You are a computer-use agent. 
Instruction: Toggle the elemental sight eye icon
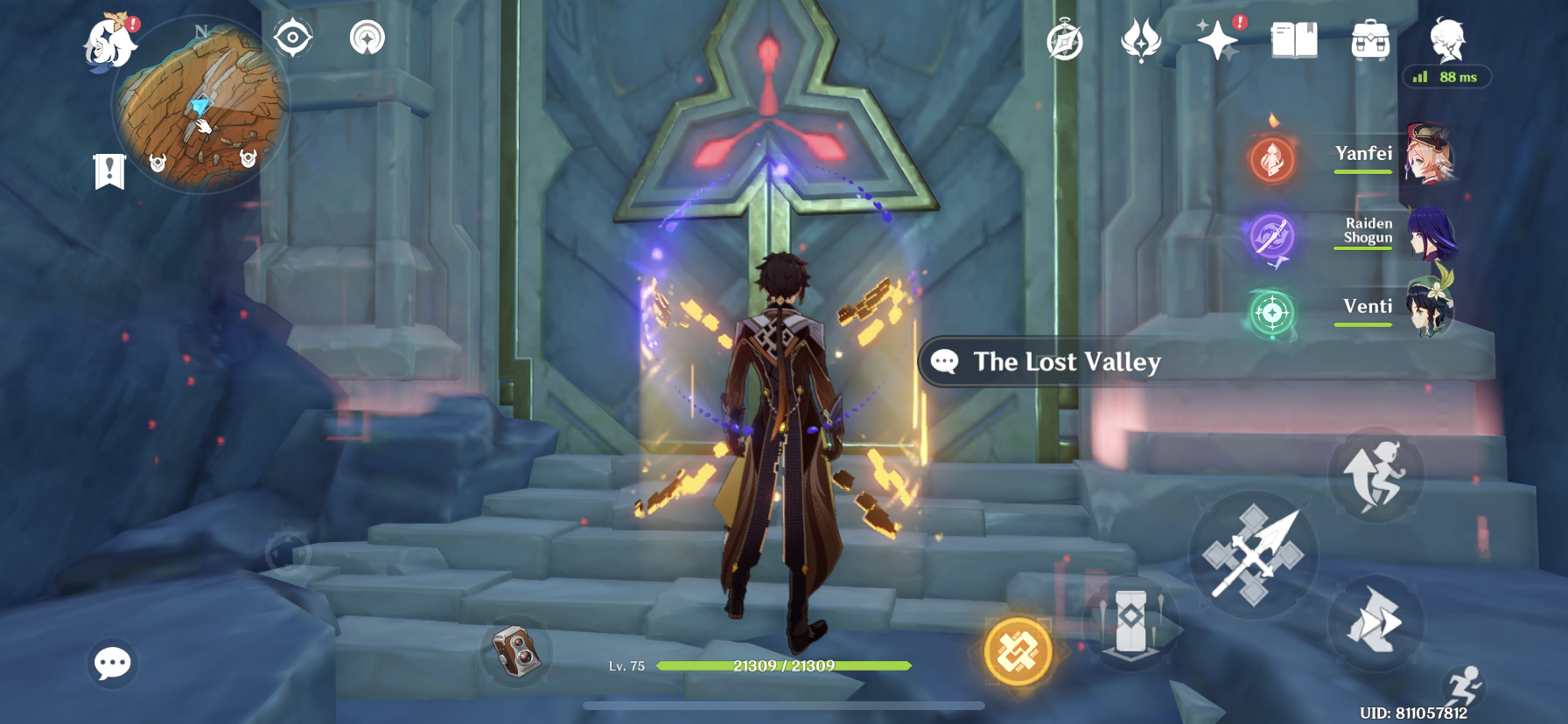coord(292,38)
